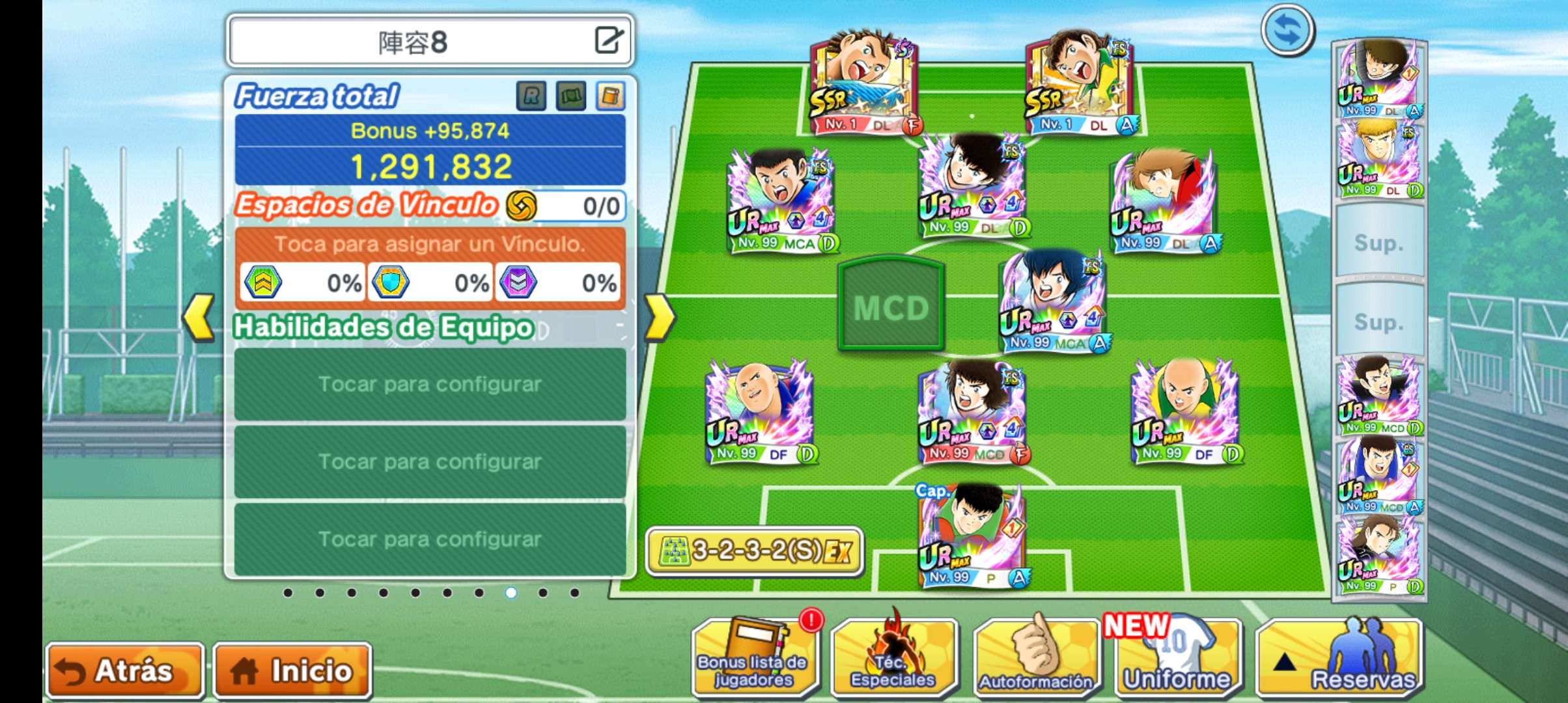Viewport: 1568px width, 703px height.
Task: Tap to assign a Vínculo
Action: [430, 245]
